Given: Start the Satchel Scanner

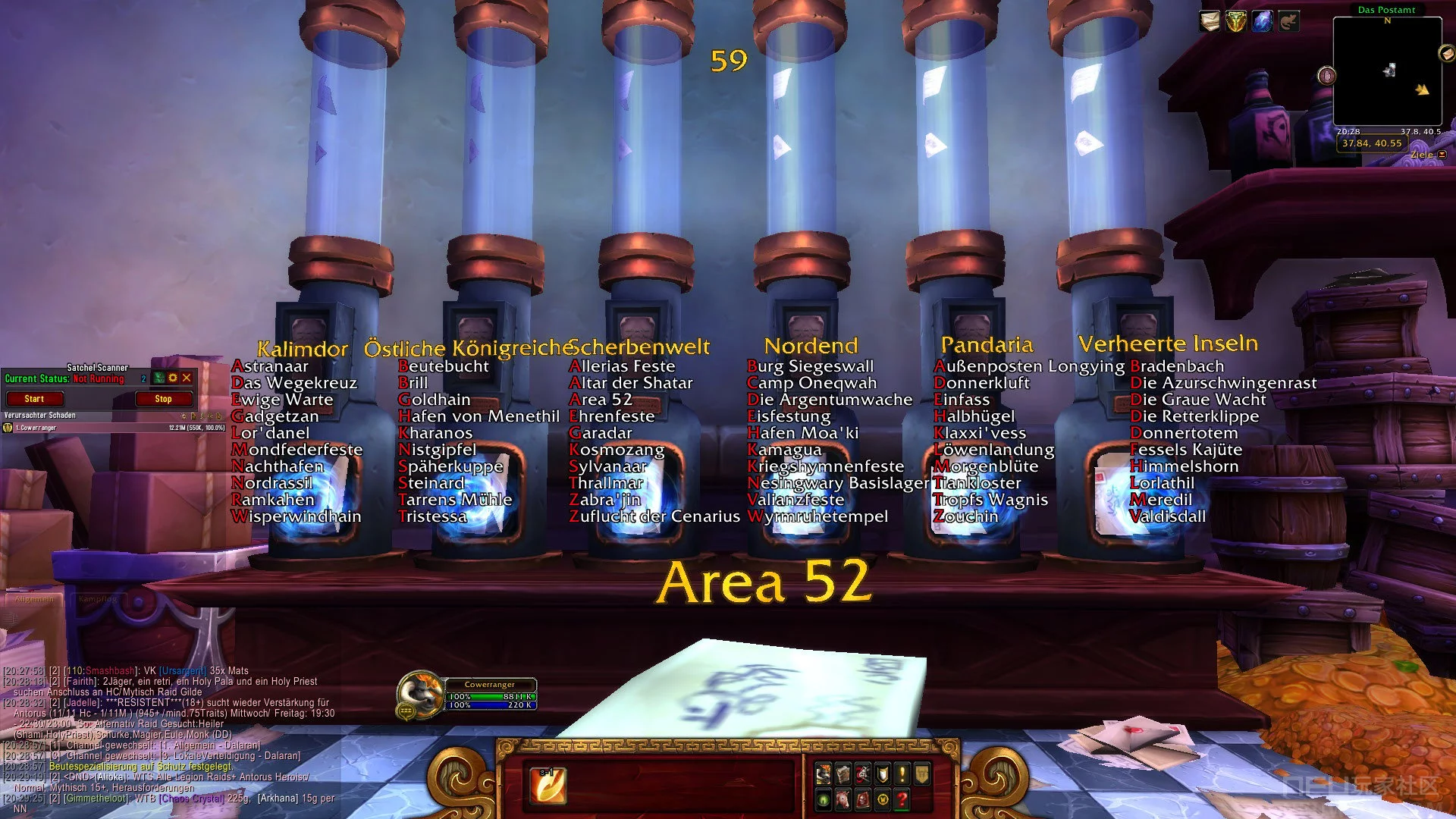Looking at the screenshot, I should point(34,399).
